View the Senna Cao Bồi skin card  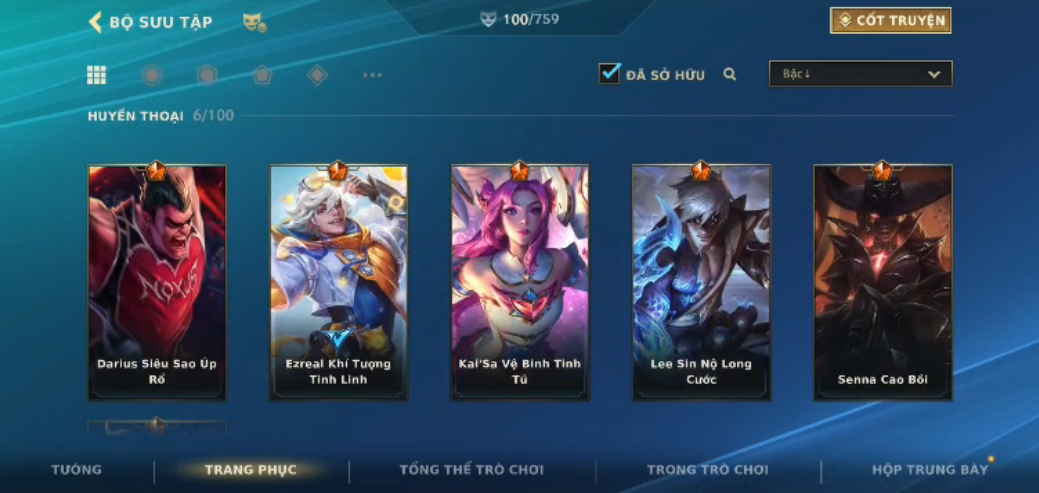click(882, 283)
